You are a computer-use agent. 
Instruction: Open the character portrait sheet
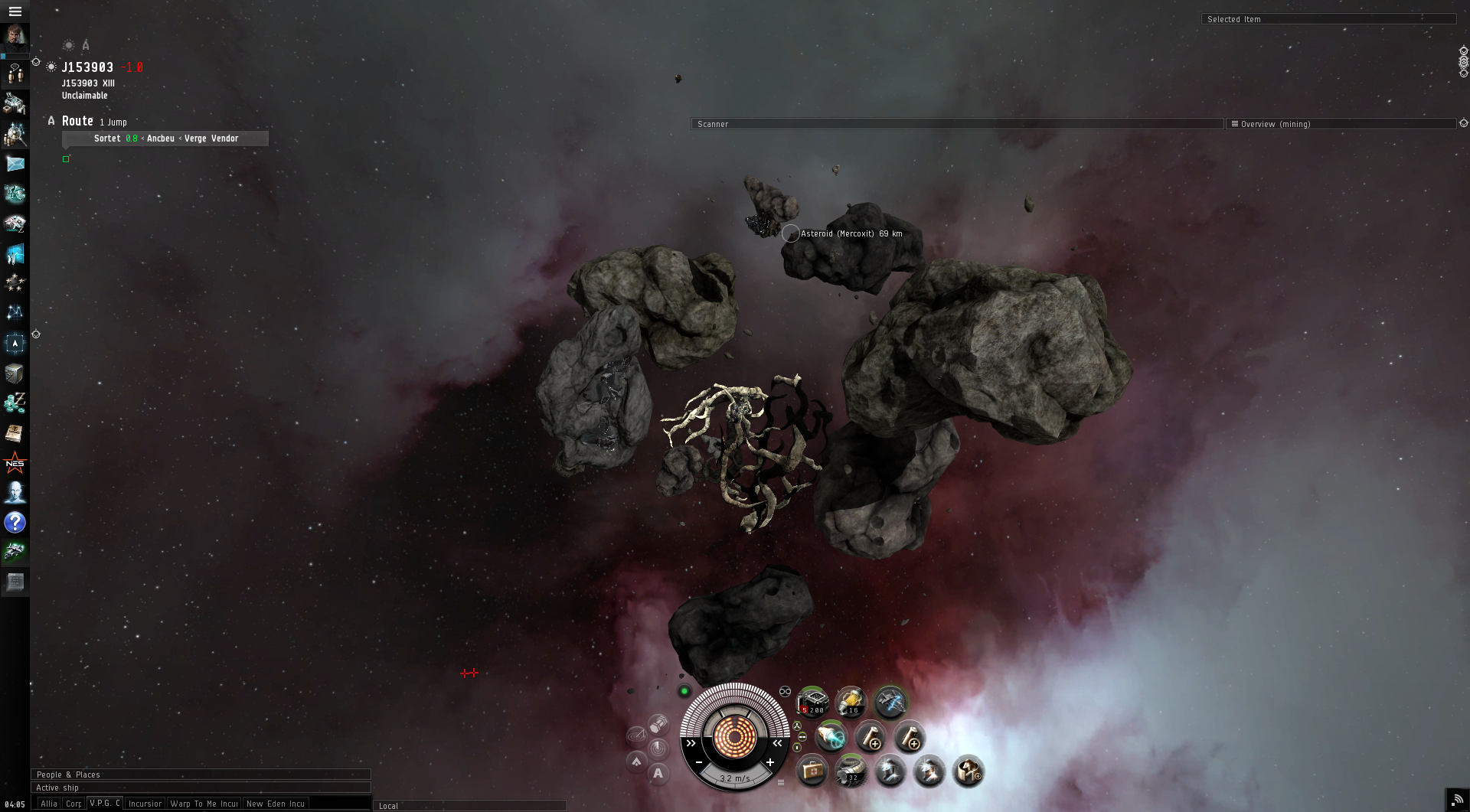tap(15, 36)
